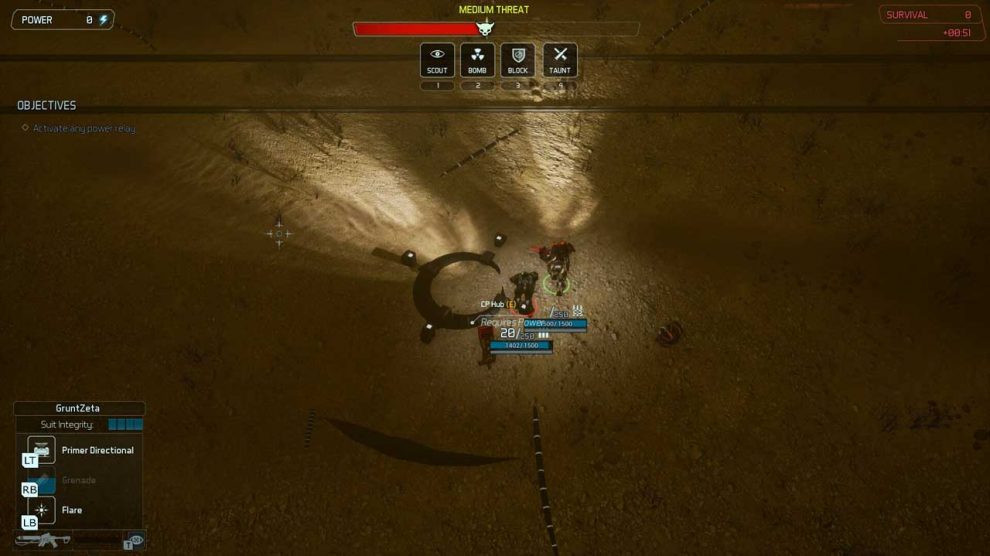Activate the Flare equipment icon
This screenshot has width=990, height=556.
42,510
